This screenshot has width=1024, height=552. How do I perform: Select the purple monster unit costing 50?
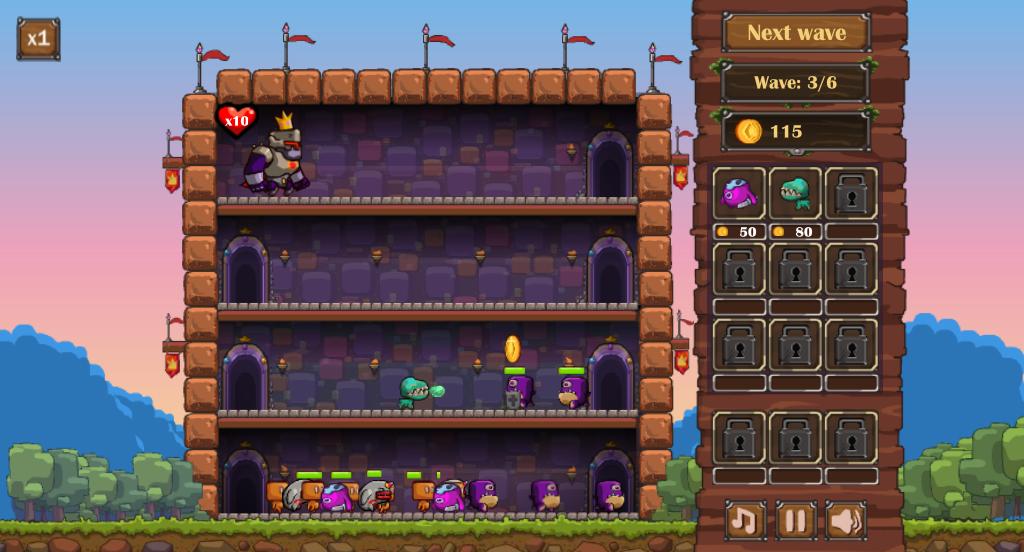click(739, 194)
